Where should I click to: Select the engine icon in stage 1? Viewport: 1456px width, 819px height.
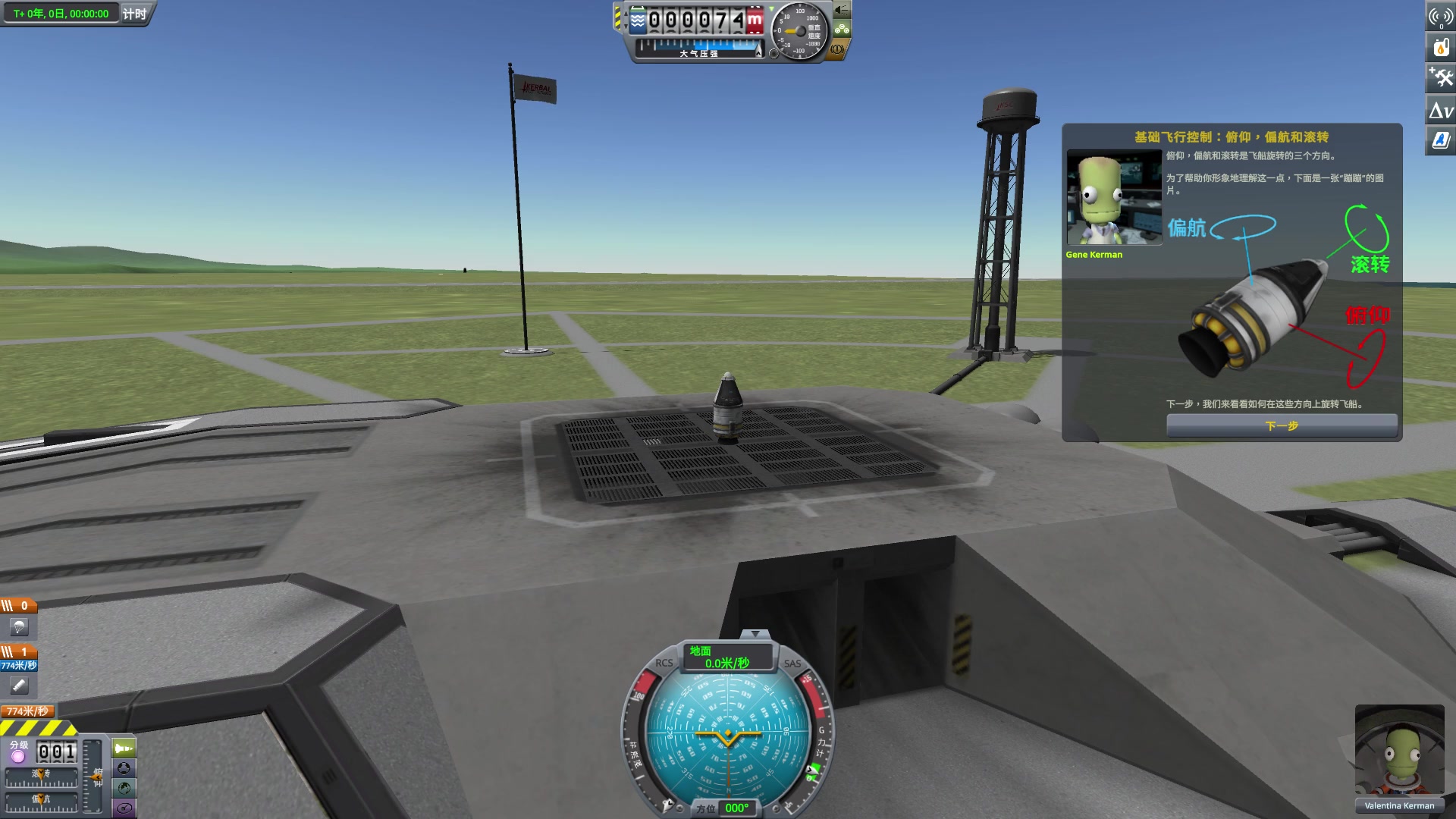19,684
